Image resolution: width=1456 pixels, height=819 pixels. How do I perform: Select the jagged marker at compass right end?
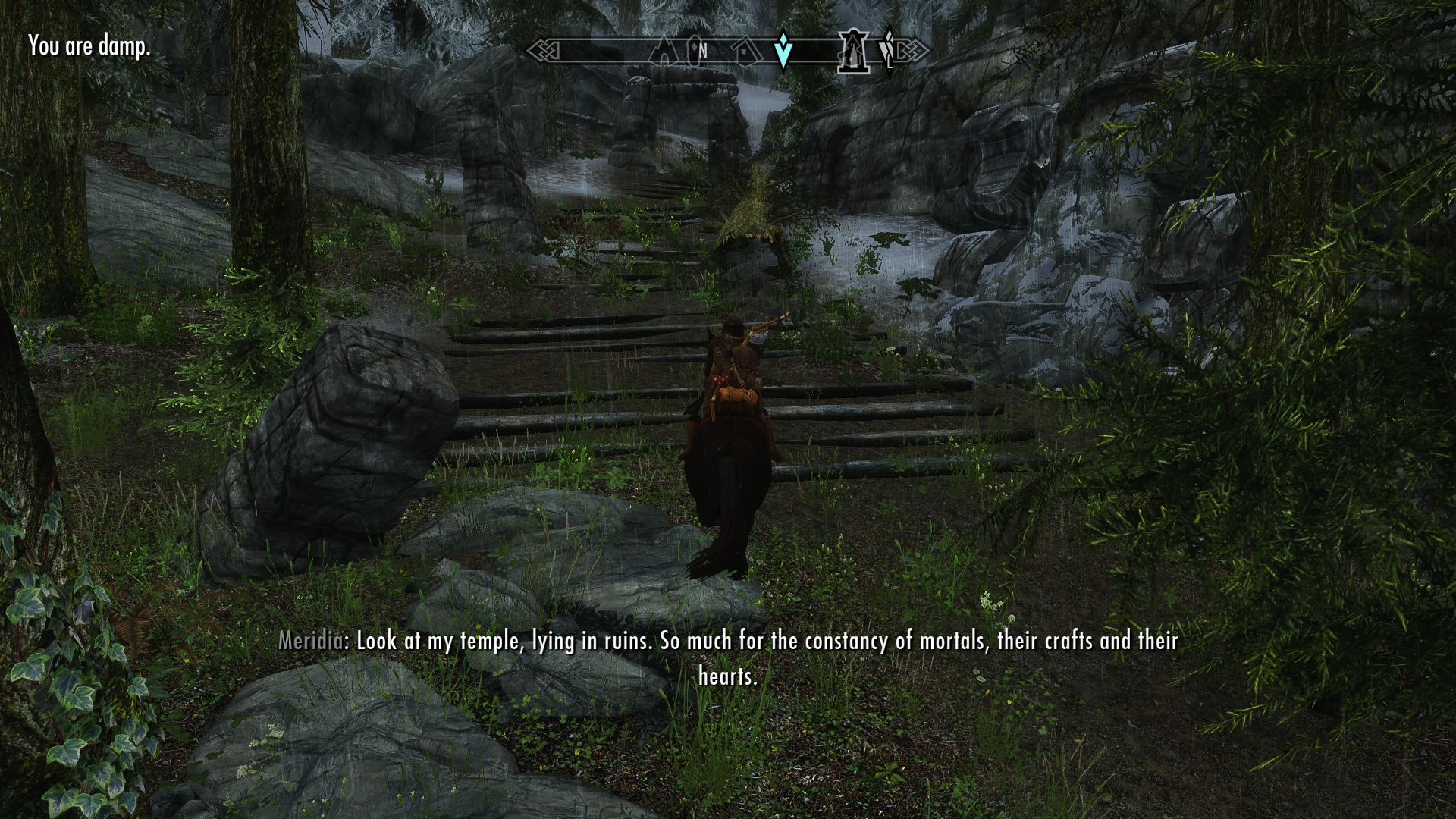pos(888,50)
